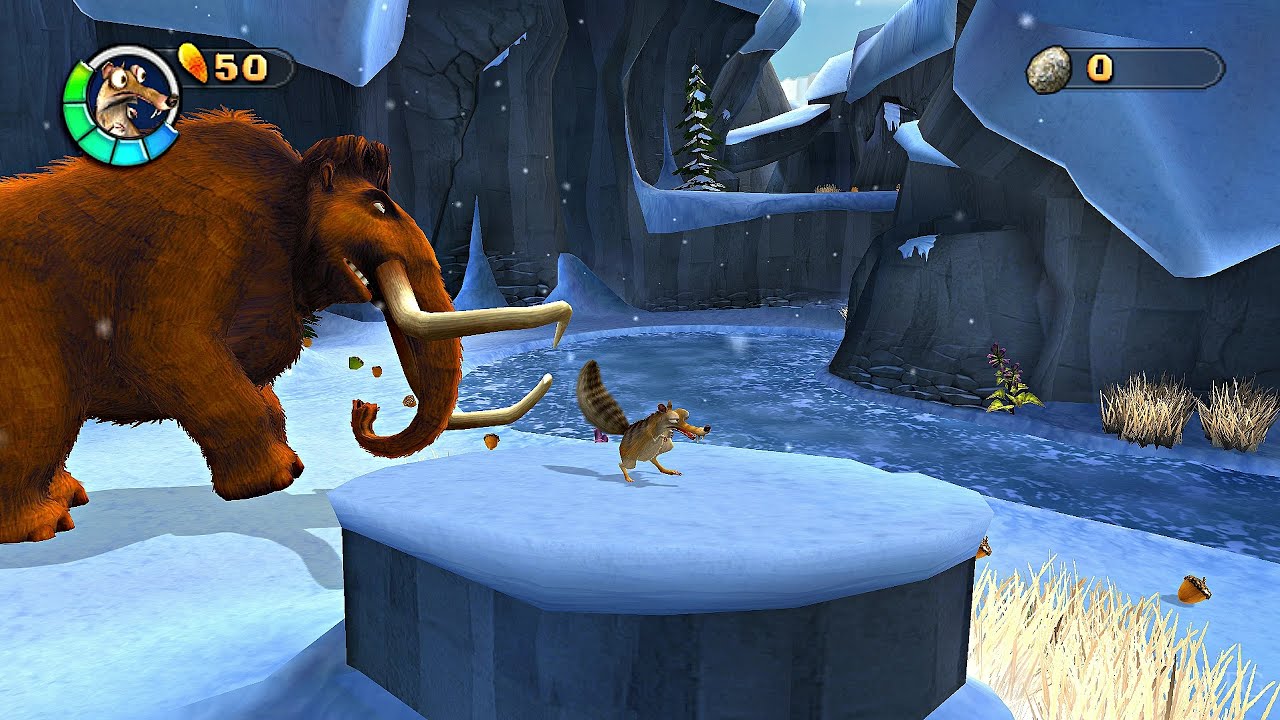The height and width of the screenshot is (720, 1280).
Task: Click the snowball count reading 0
Action: click(1101, 69)
